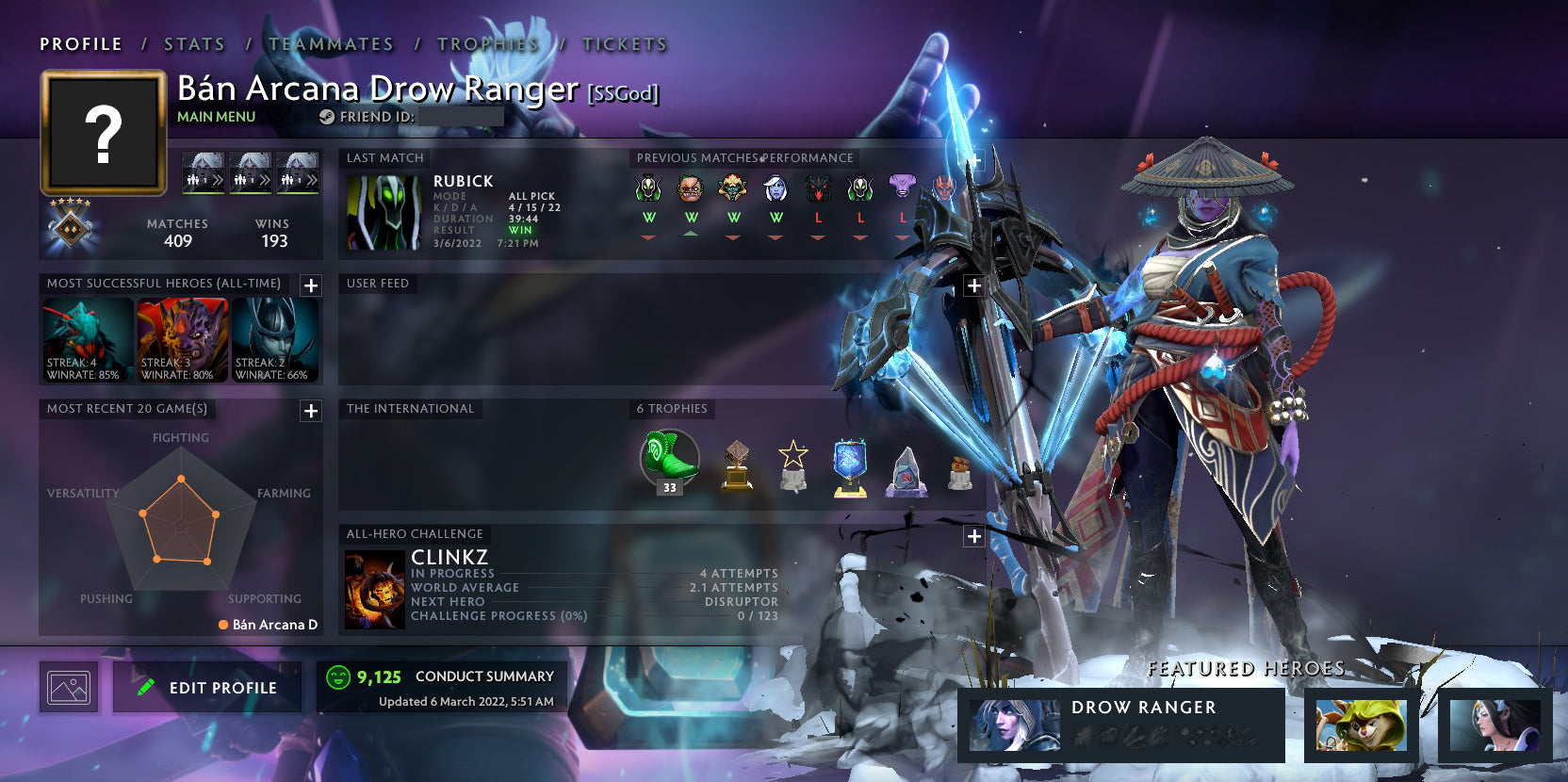Click the MAIN MENU link
The image size is (1568, 782).
(x=216, y=117)
